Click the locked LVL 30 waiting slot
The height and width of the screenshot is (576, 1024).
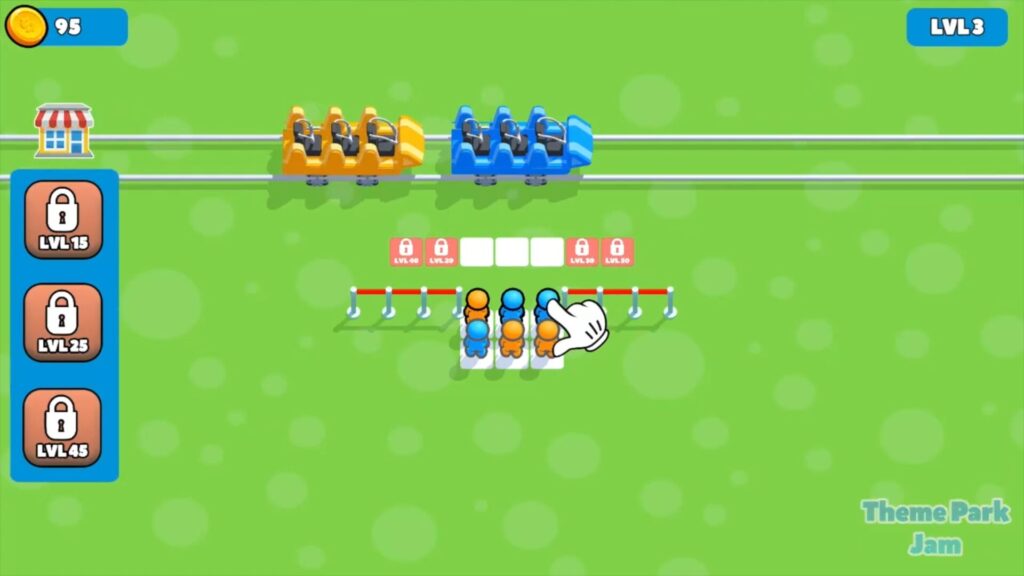click(582, 251)
